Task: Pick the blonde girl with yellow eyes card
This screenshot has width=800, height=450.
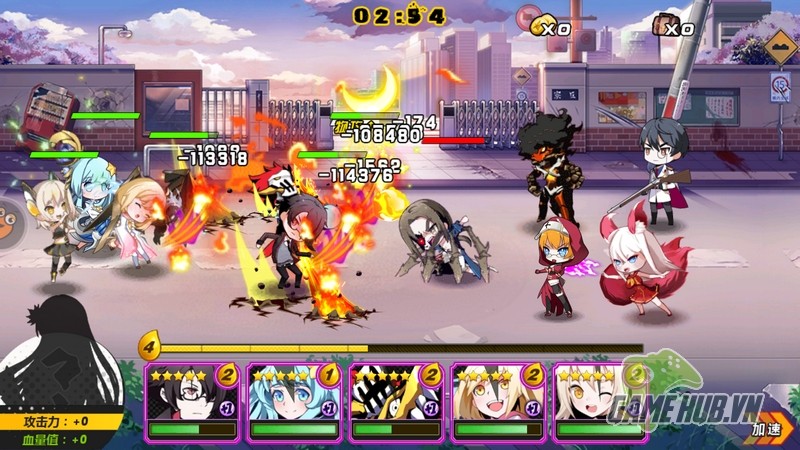Action: 498,400
